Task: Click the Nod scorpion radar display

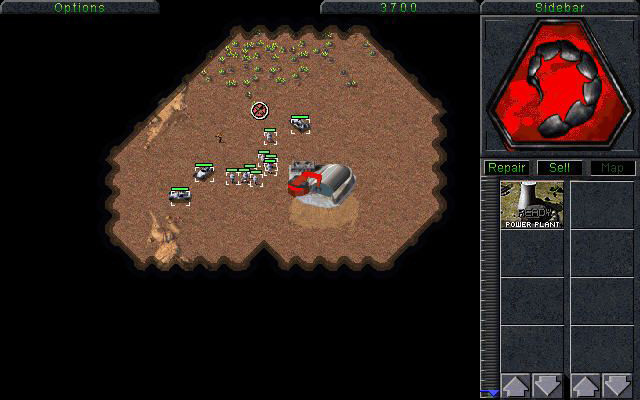Action: click(559, 84)
